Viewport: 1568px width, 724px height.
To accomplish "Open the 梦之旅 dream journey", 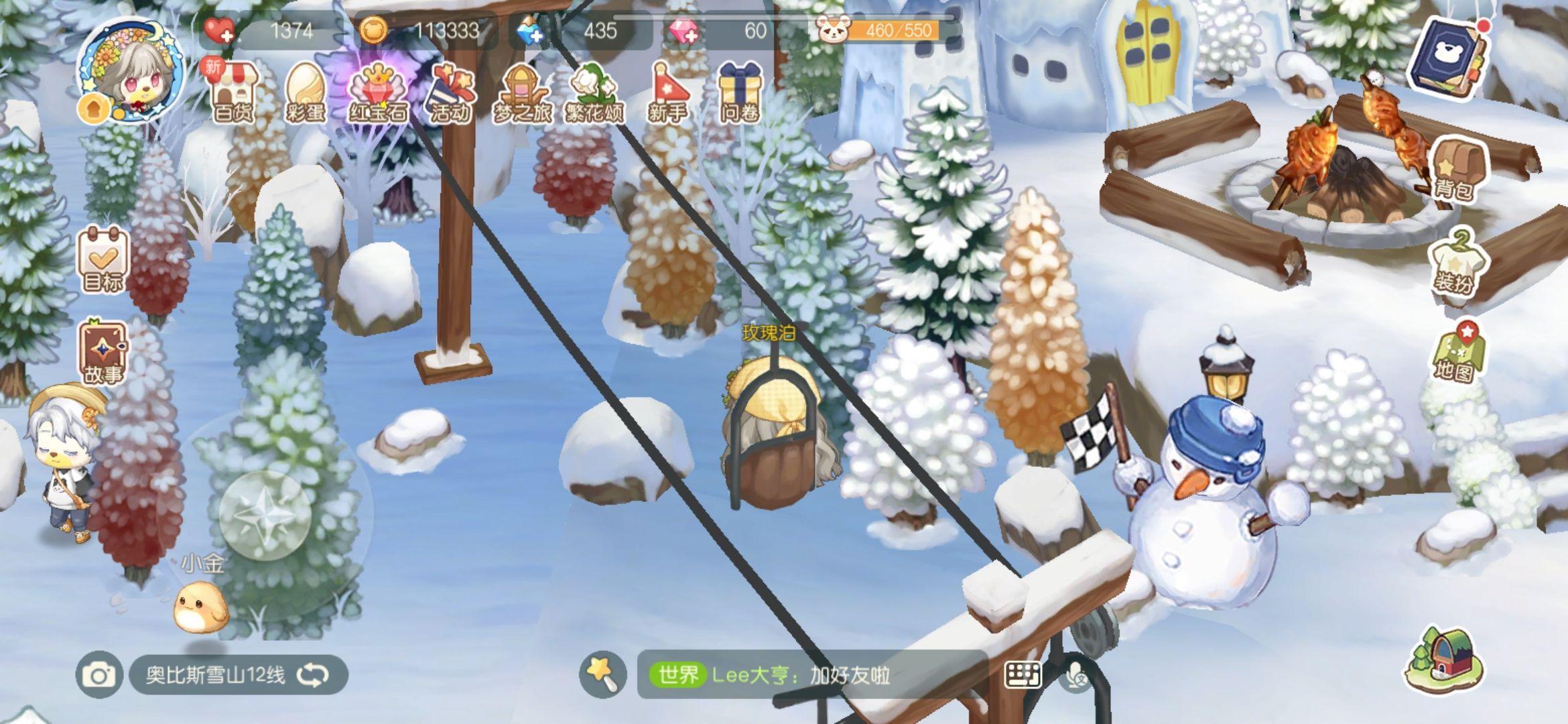I will coord(522,93).
